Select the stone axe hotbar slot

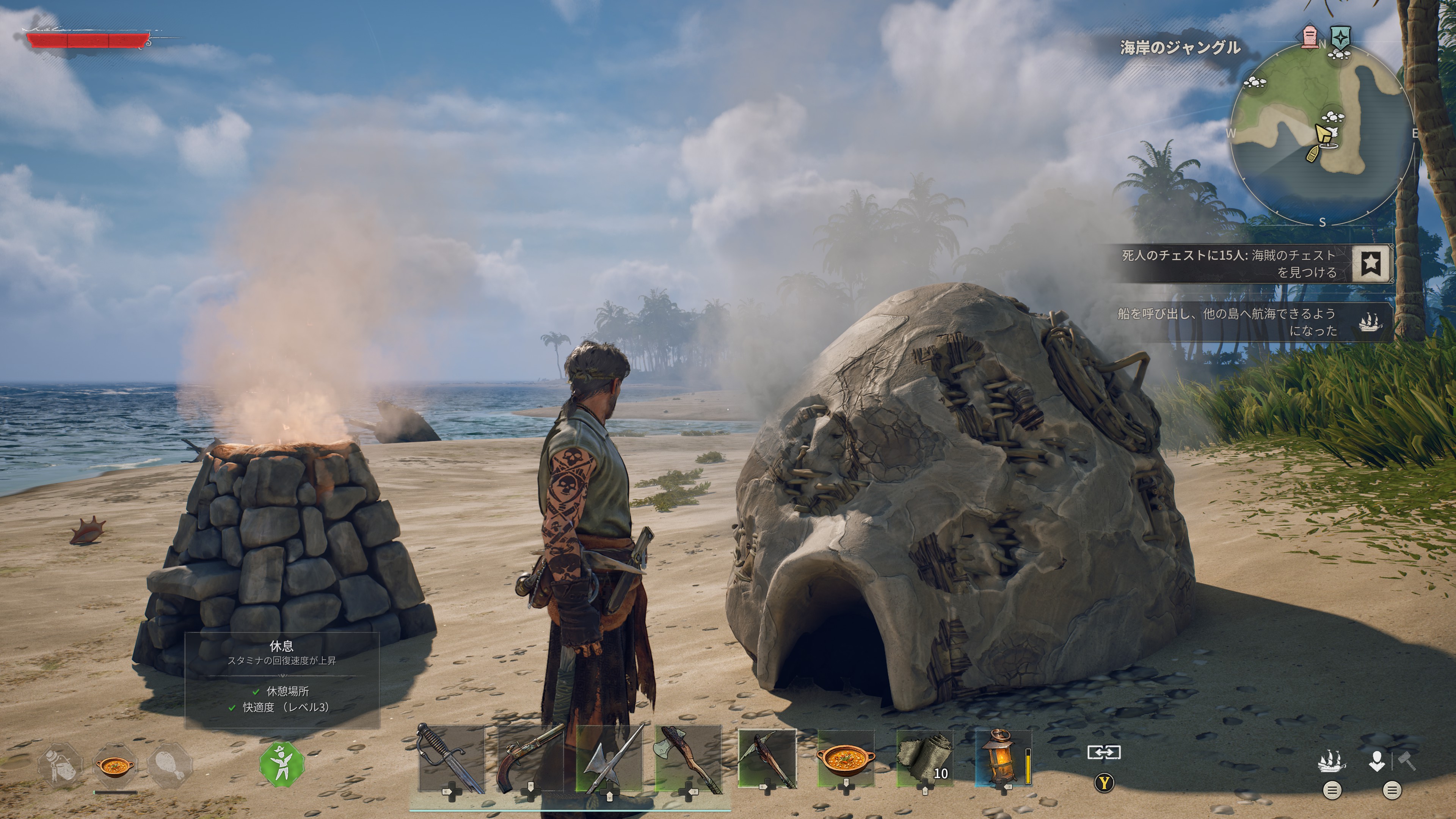pos(688,758)
